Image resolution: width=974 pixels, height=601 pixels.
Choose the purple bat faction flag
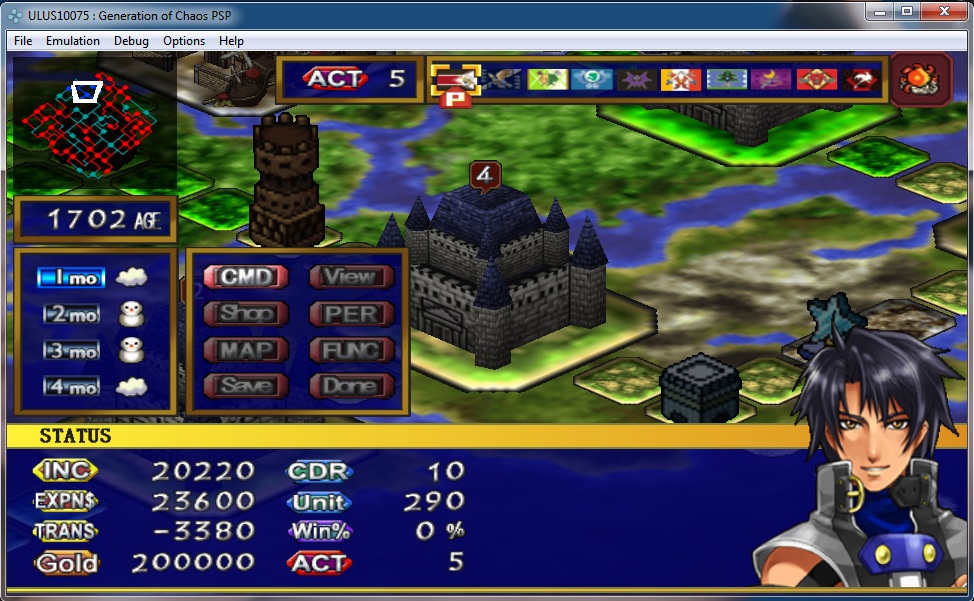click(x=637, y=80)
